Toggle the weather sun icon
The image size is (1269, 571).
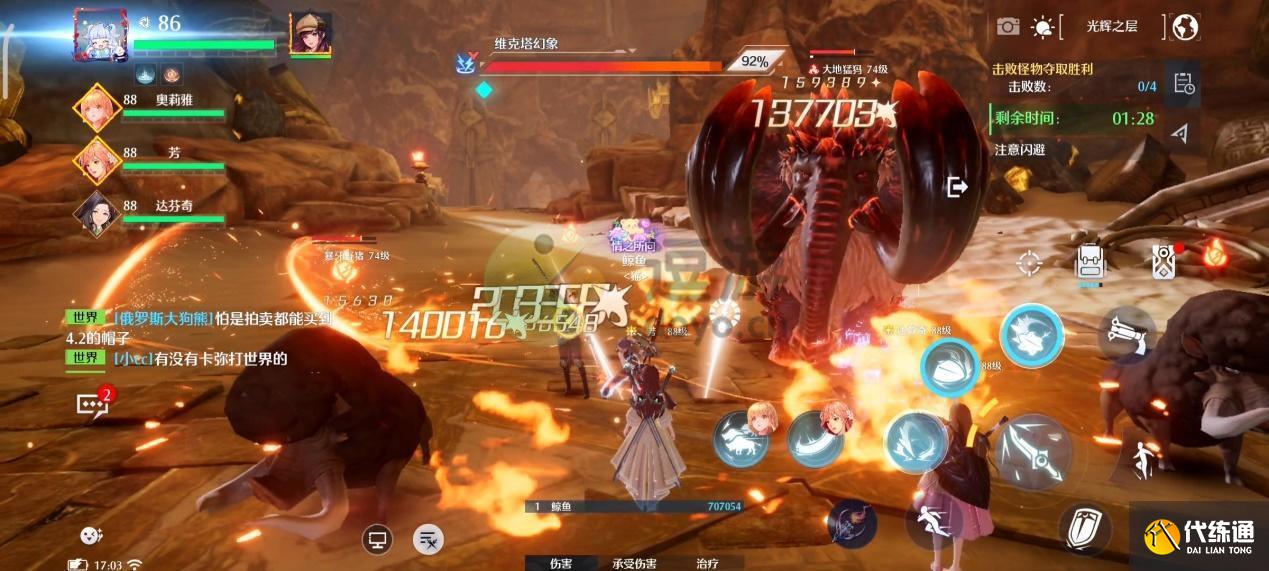click(1043, 27)
